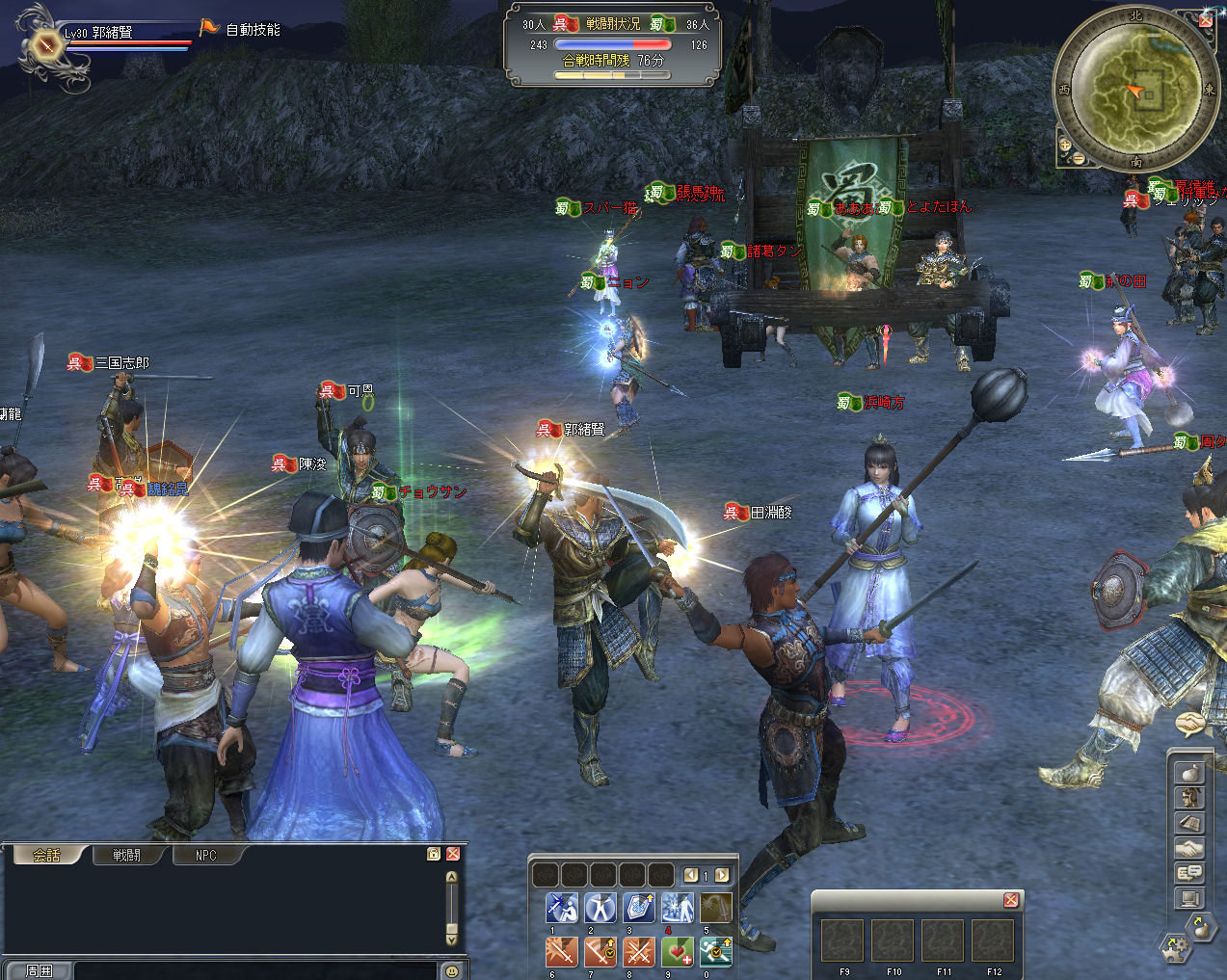Open the 周囲 chat channel selector
This screenshot has width=1227, height=980.
[x=39, y=970]
